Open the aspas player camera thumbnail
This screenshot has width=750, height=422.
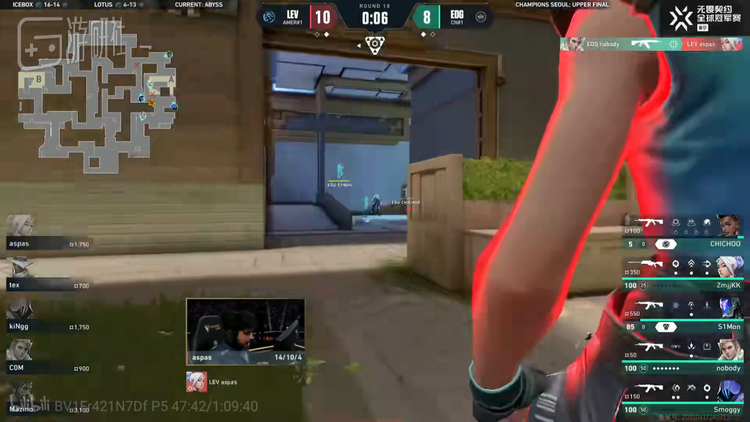245,331
